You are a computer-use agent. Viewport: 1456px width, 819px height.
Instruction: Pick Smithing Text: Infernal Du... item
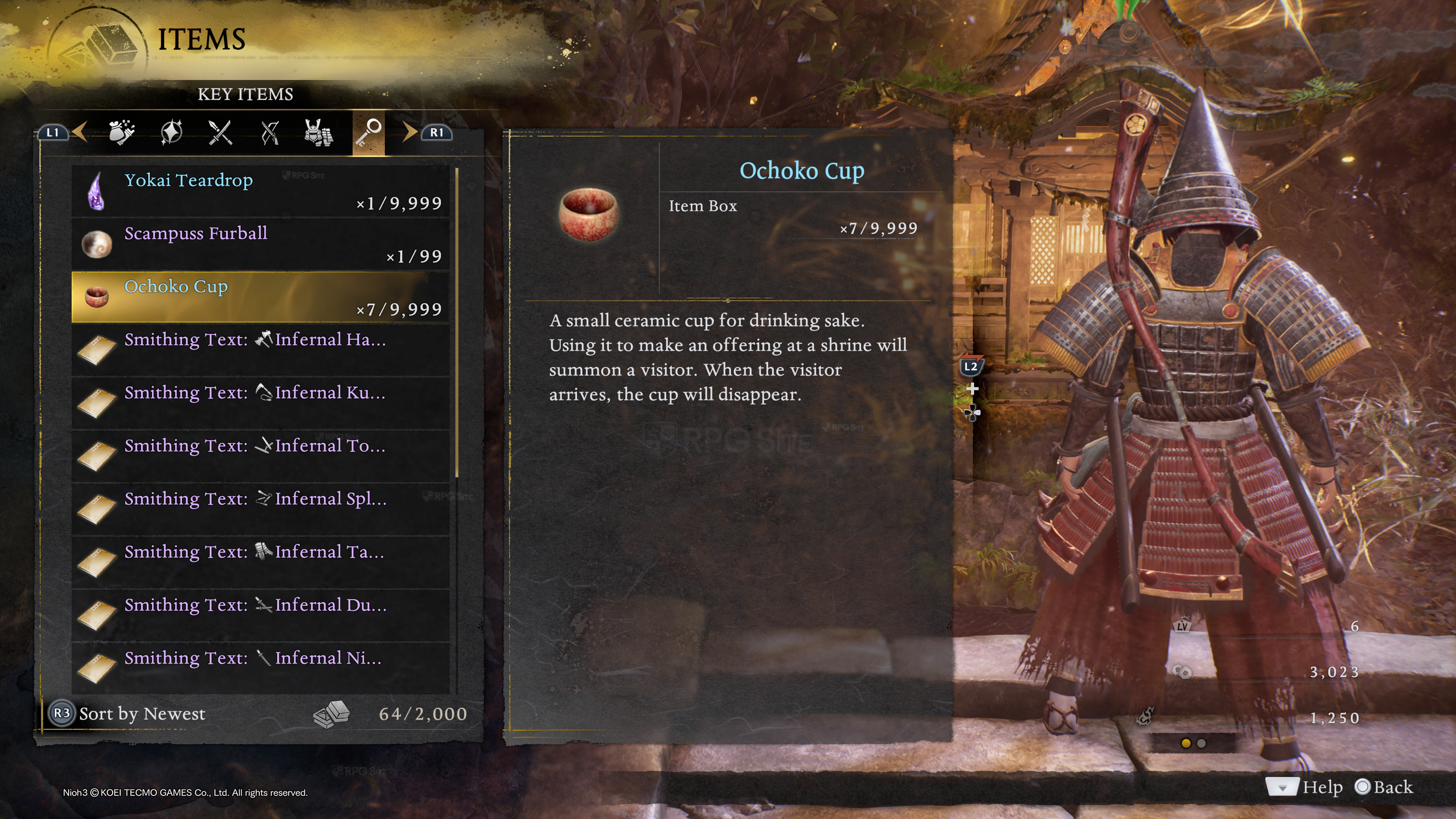[260, 615]
